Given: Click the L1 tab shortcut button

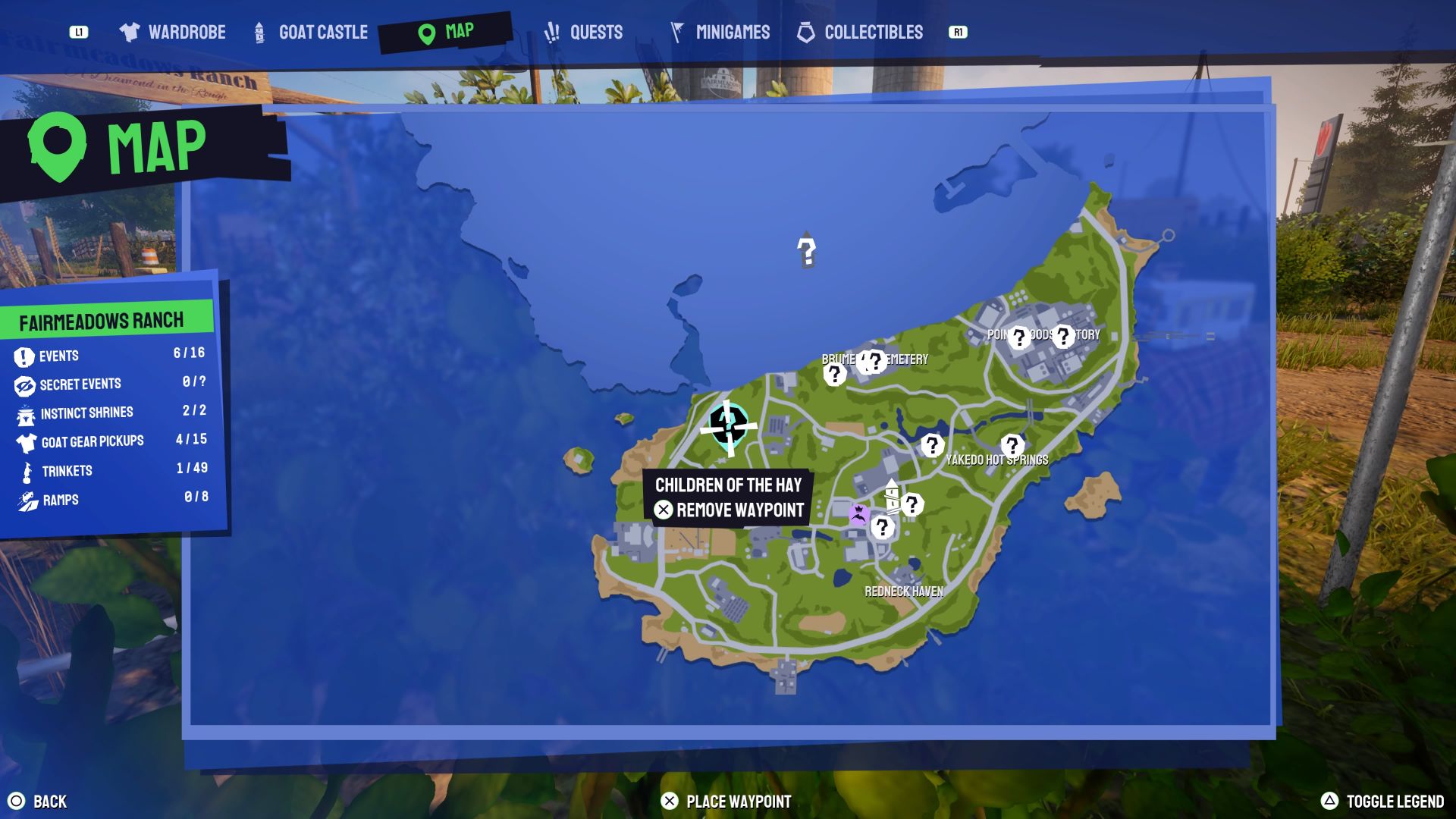Looking at the screenshot, I should point(81,33).
